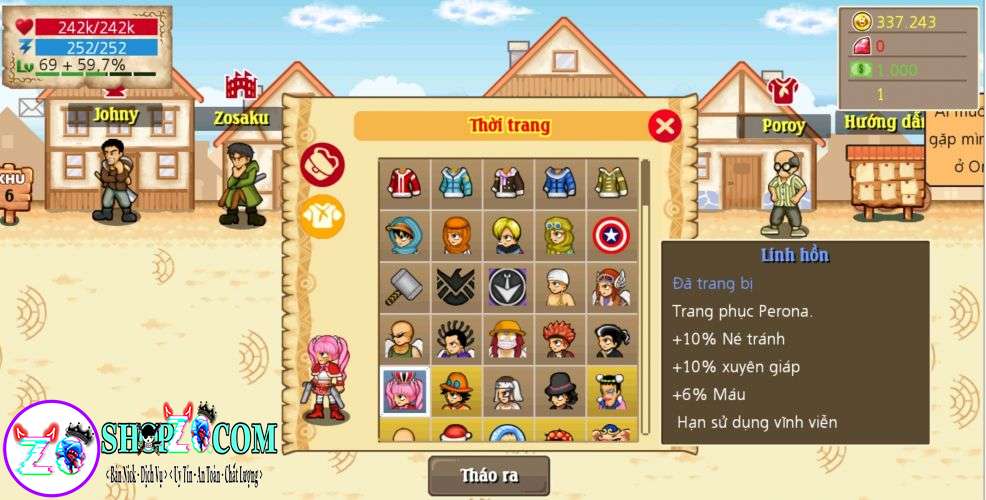
Task: Select the black bowler hat costume
Action: pos(560,392)
